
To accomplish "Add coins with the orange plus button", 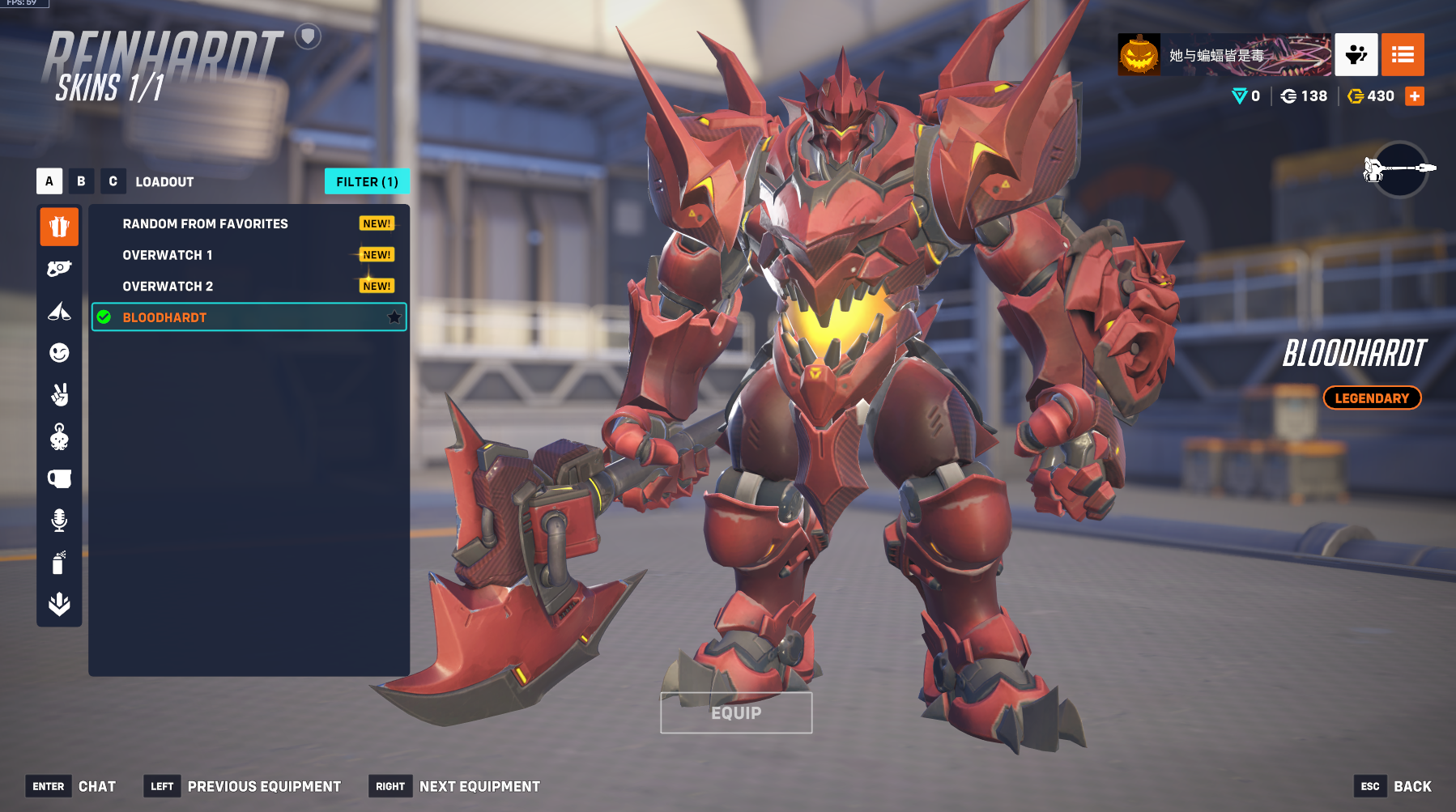I will (x=1415, y=96).
